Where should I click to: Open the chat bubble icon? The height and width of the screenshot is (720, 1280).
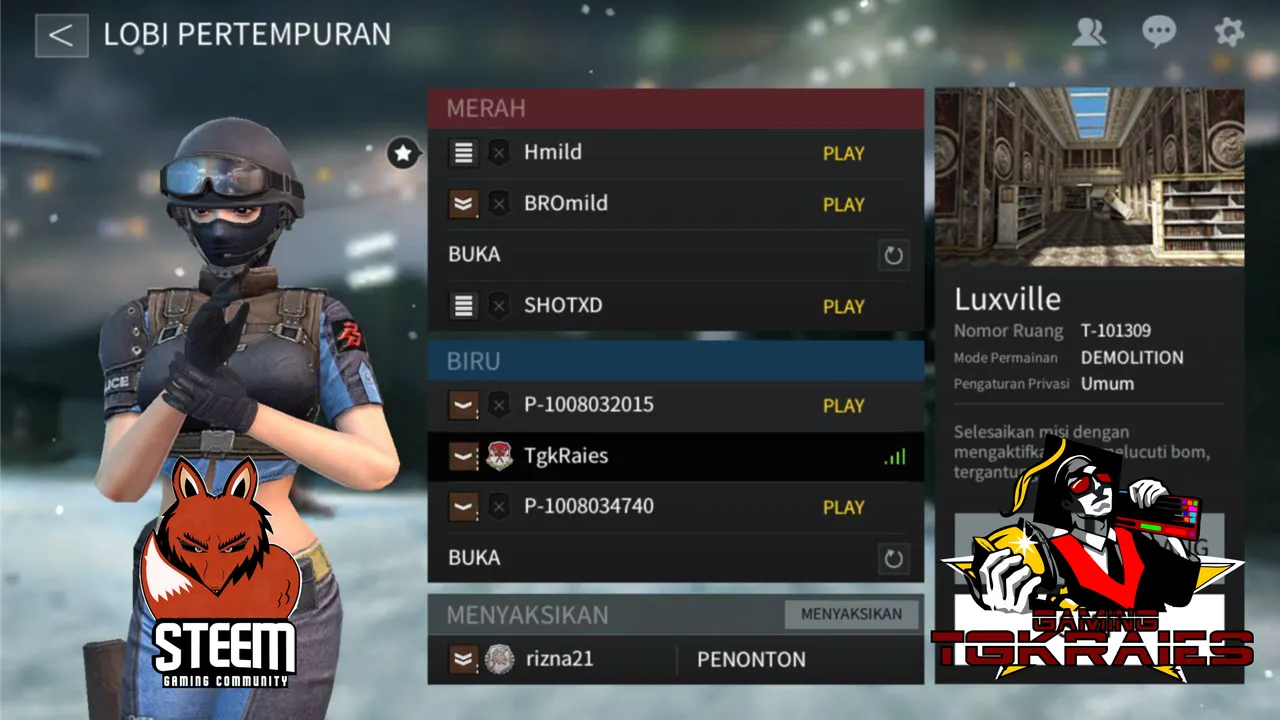coord(1159,33)
